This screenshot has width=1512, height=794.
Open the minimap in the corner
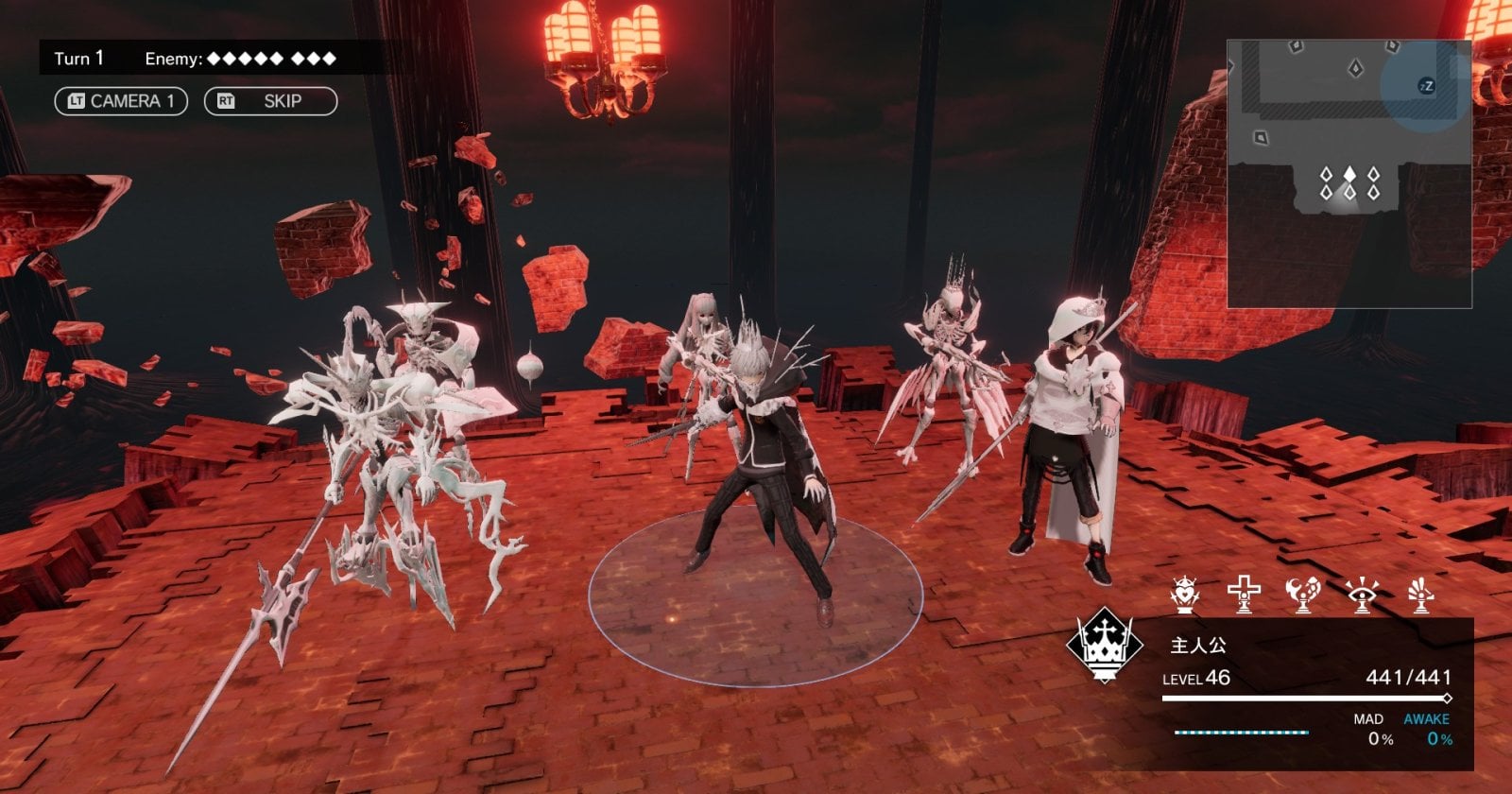tap(1349, 173)
